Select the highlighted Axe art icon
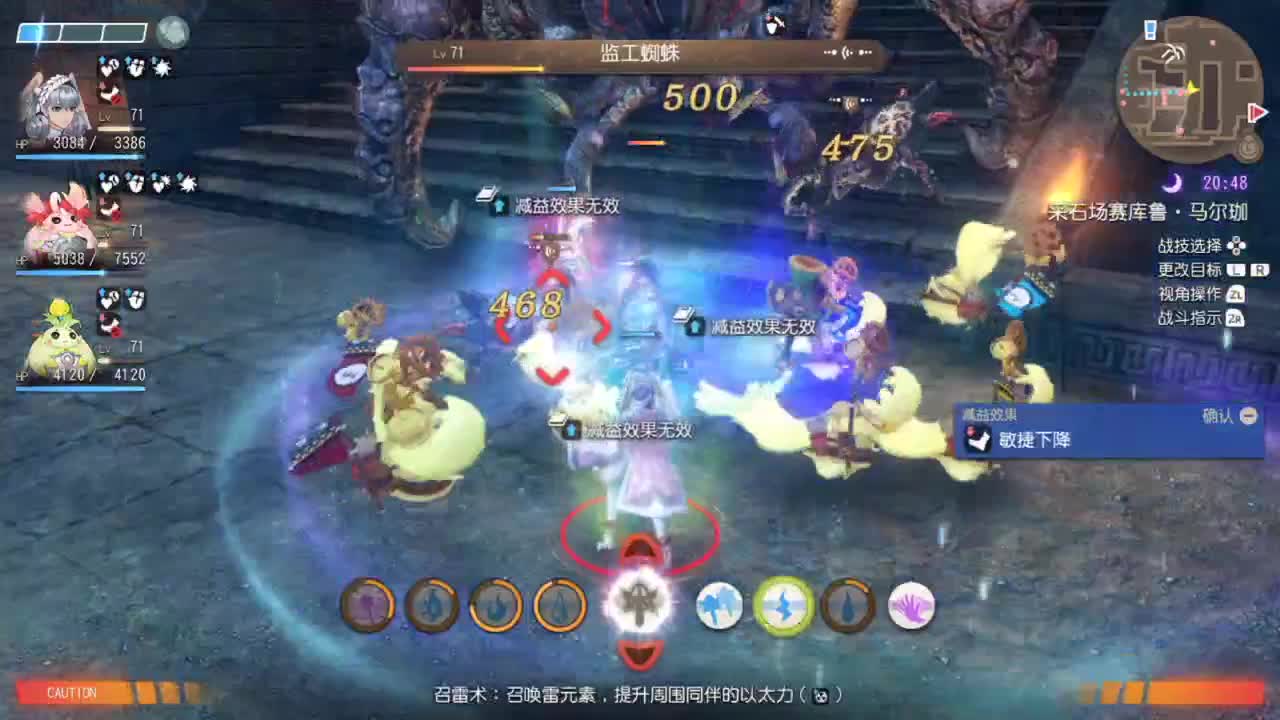This screenshot has width=1280, height=720. [640, 602]
